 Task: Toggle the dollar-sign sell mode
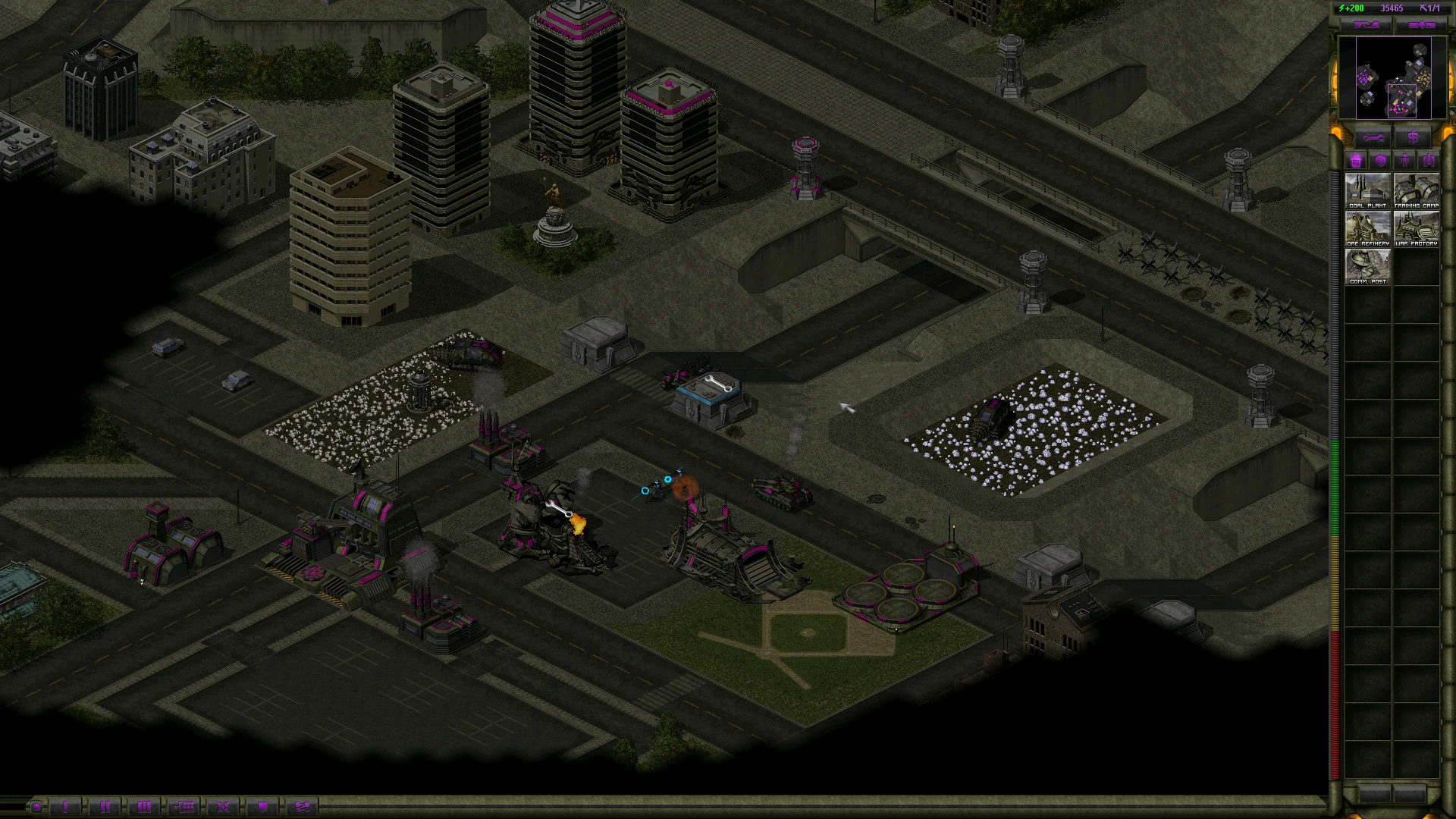pos(1413,138)
